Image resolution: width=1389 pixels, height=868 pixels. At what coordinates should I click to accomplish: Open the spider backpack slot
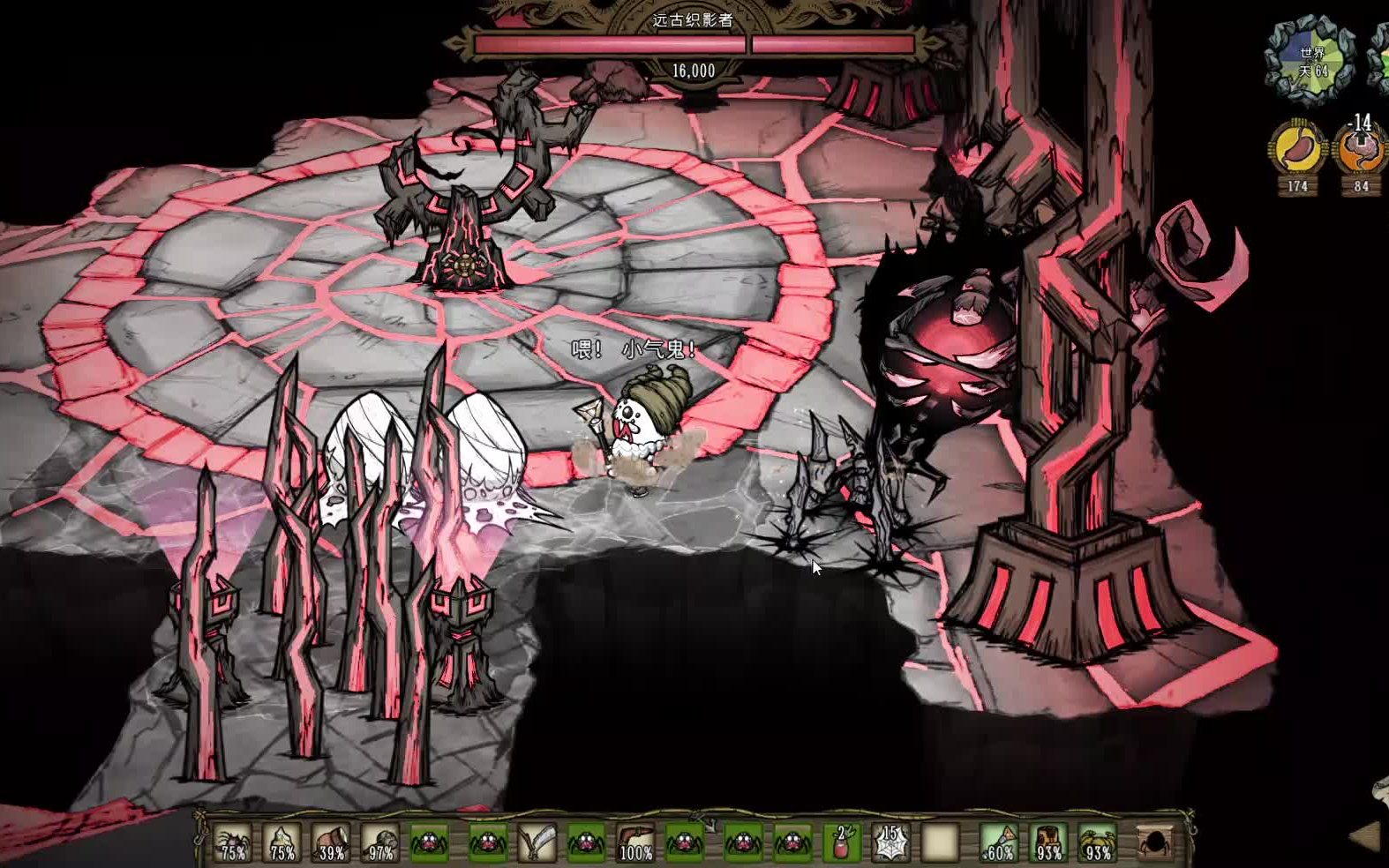tap(1155, 843)
